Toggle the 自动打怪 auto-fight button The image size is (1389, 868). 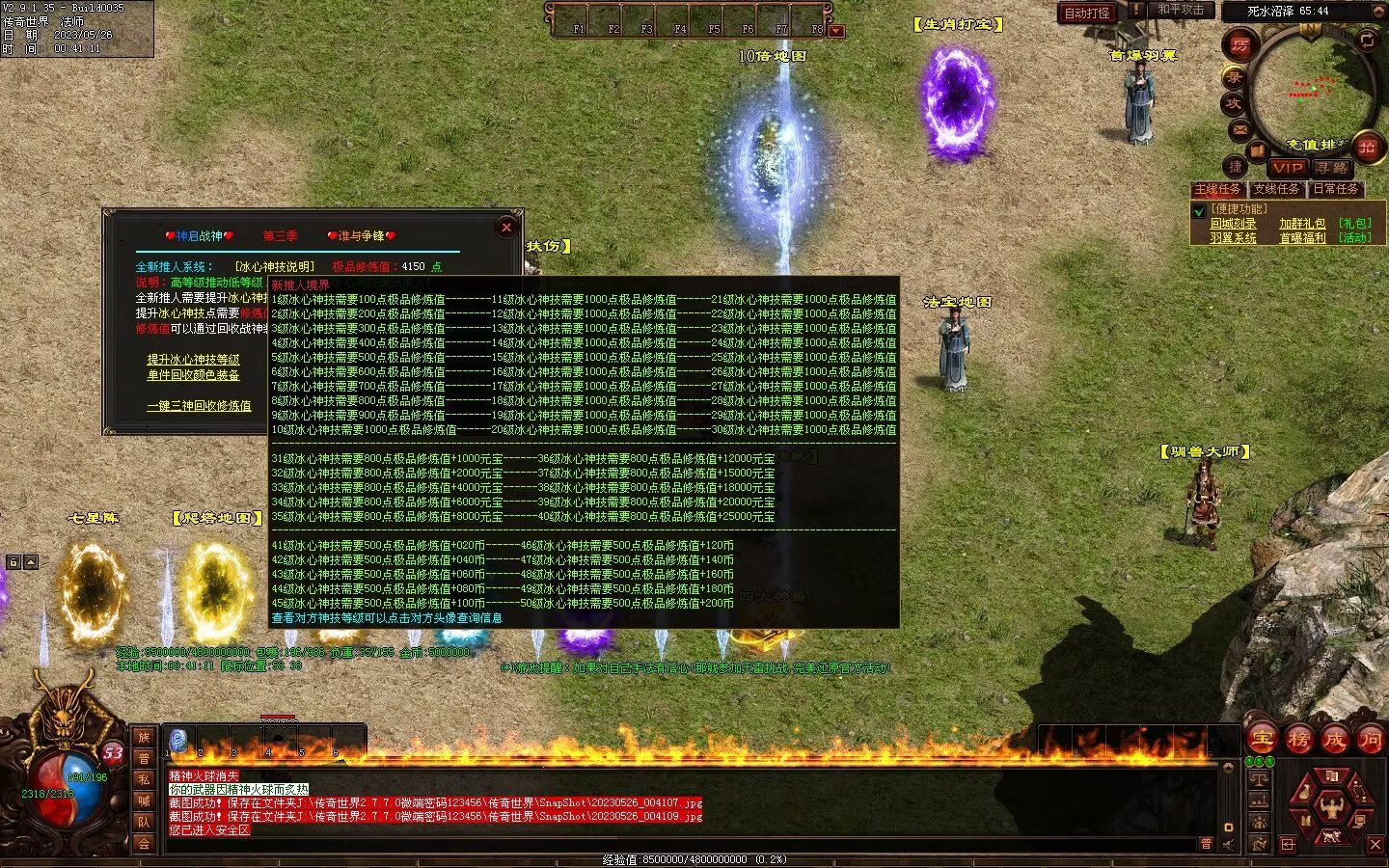[x=1087, y=13]
